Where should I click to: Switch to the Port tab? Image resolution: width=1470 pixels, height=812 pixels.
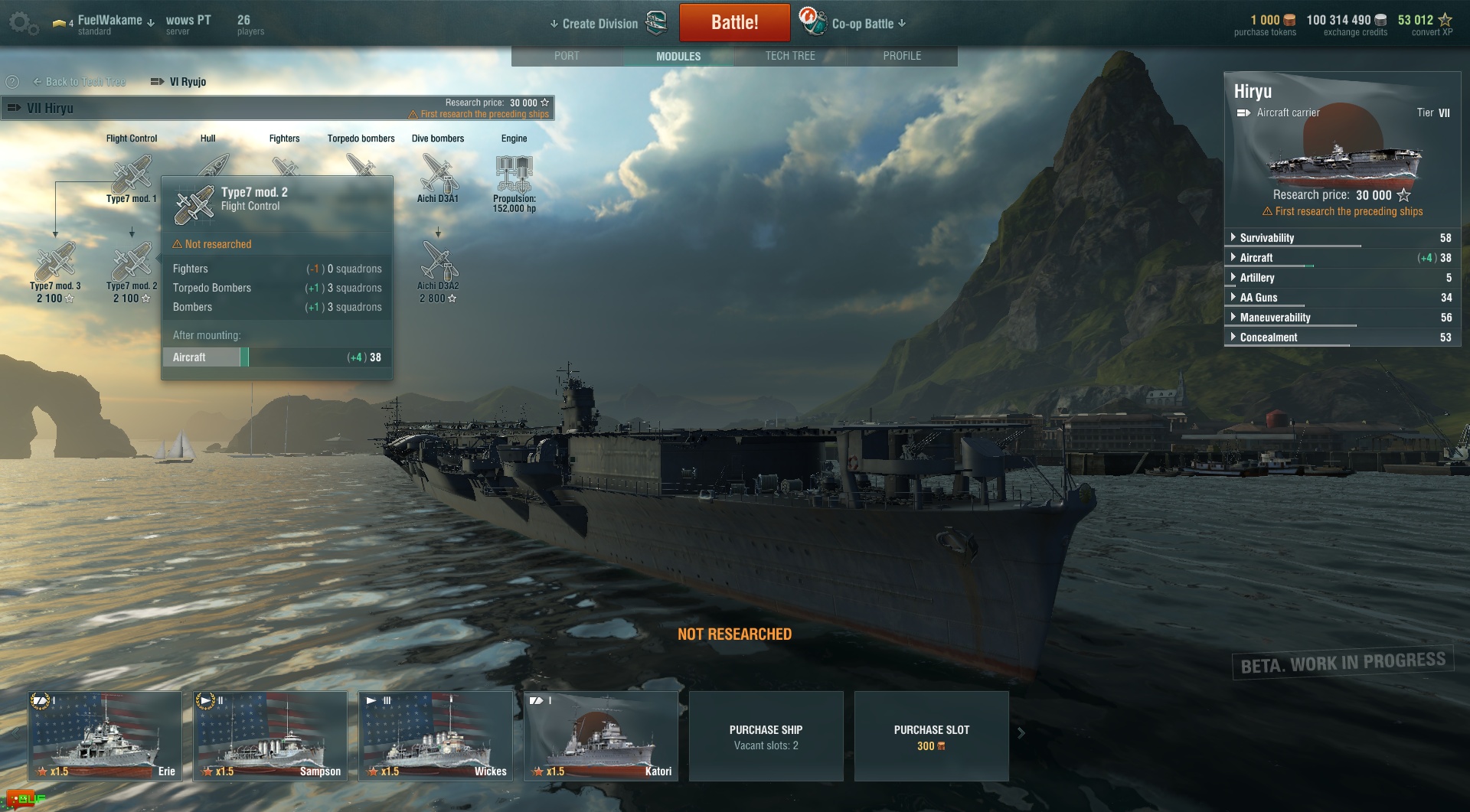tap(567, 56)
